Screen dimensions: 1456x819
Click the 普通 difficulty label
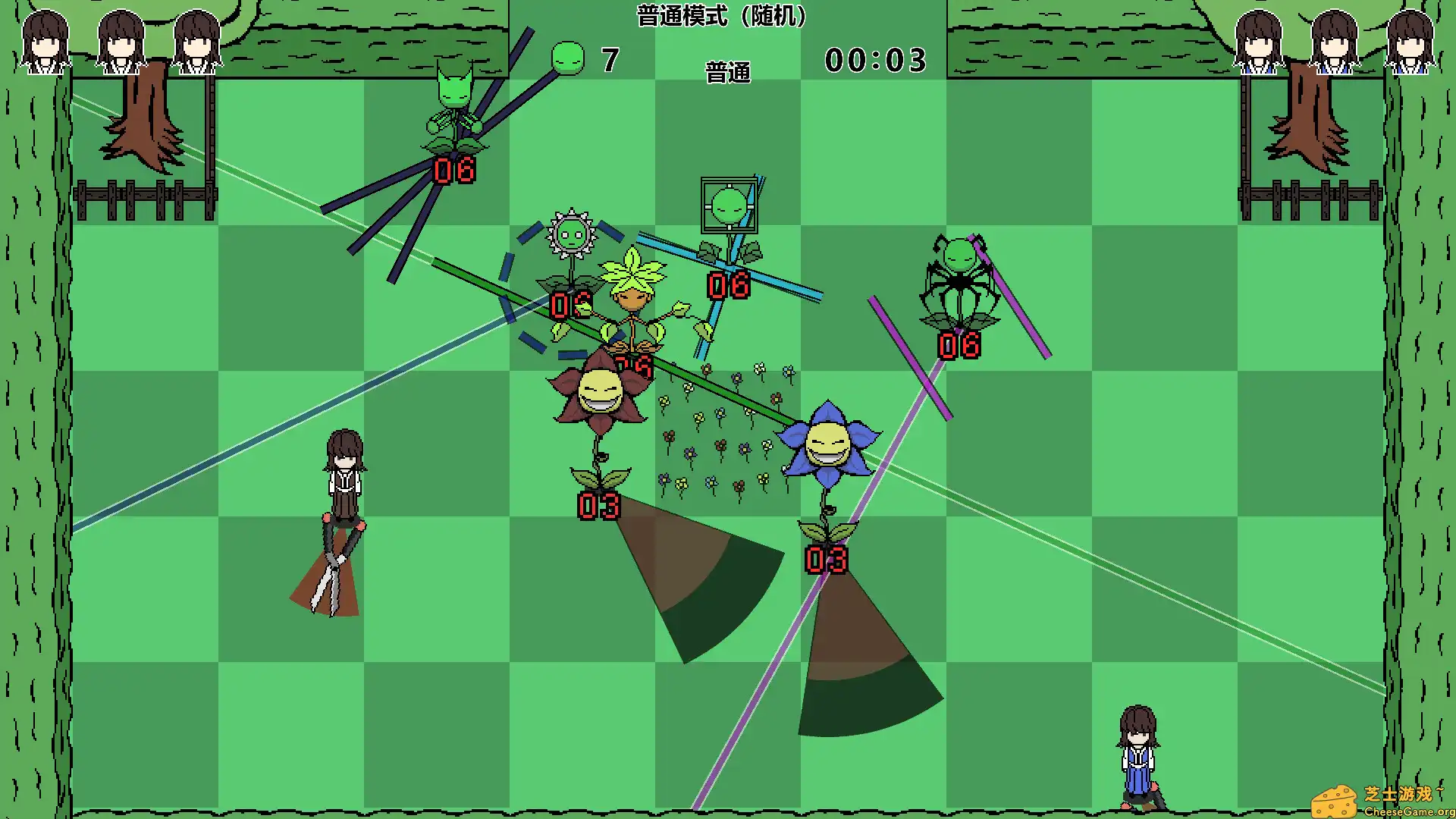click(726, 72)
